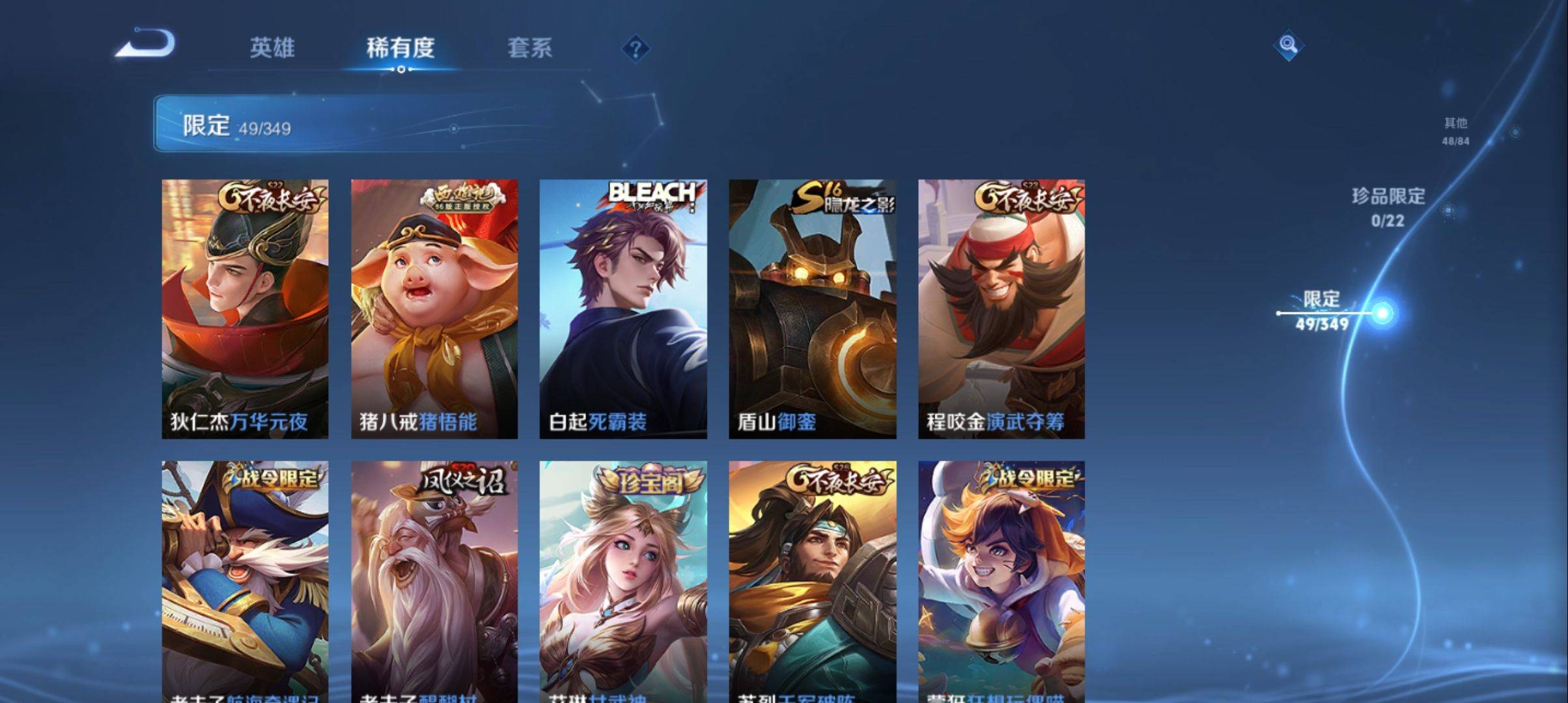Jump to the 其他 48/84 rarity section
The image size is (1568, 703).
[x=1455, y=131]
